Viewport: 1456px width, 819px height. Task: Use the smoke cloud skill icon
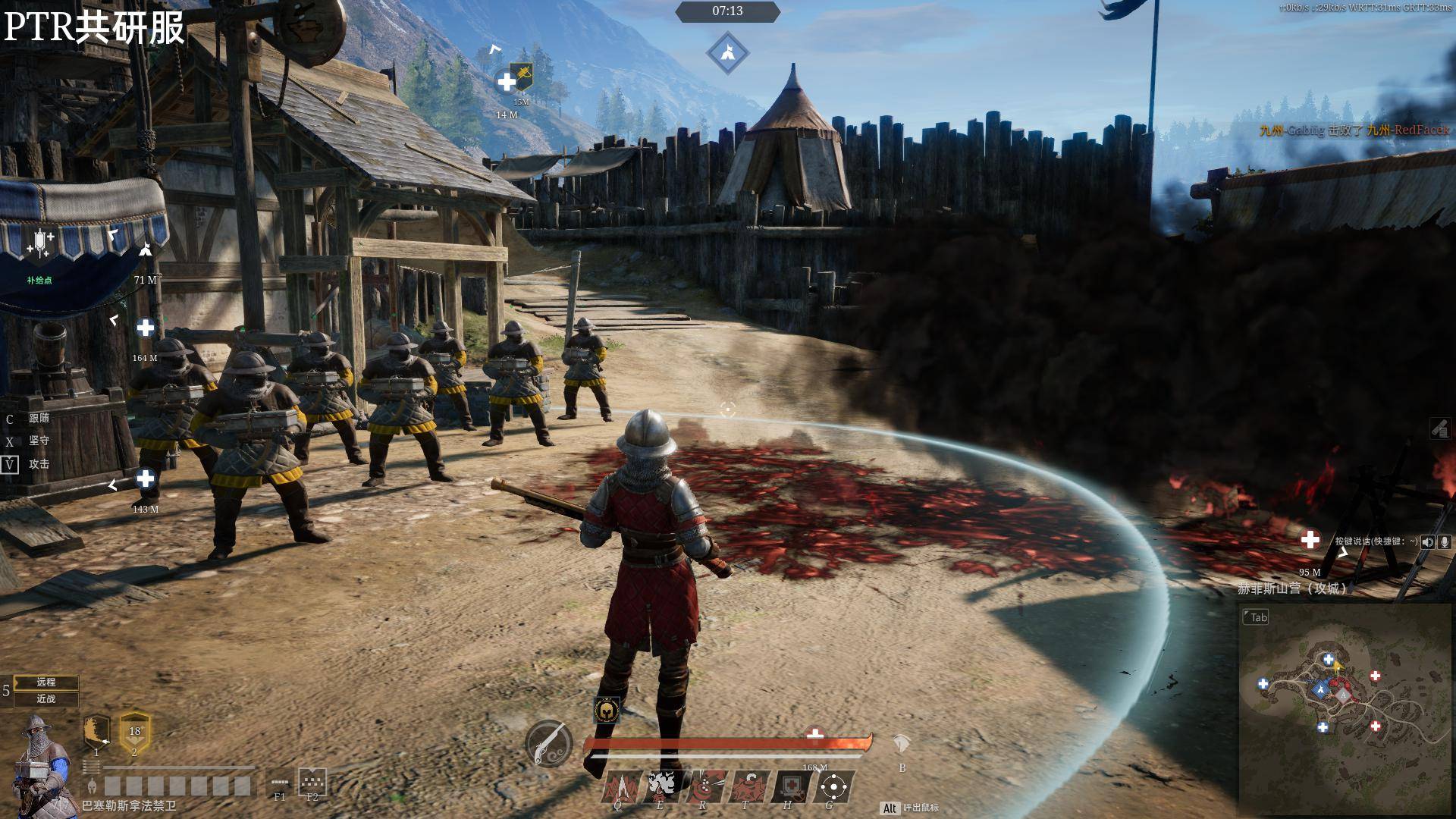(661, 786)
